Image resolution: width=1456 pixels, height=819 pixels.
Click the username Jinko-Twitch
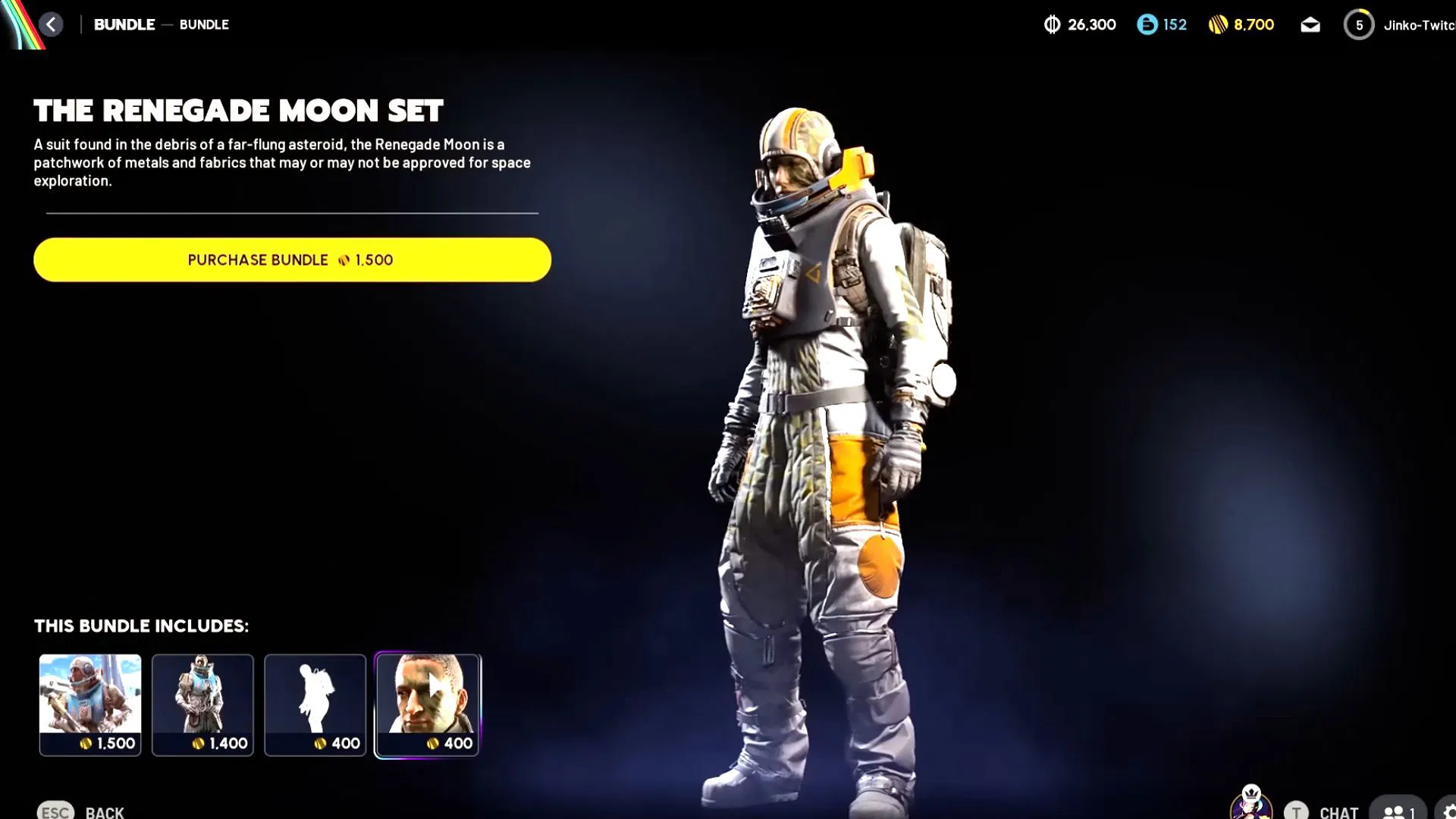(x=1420, y=24)
